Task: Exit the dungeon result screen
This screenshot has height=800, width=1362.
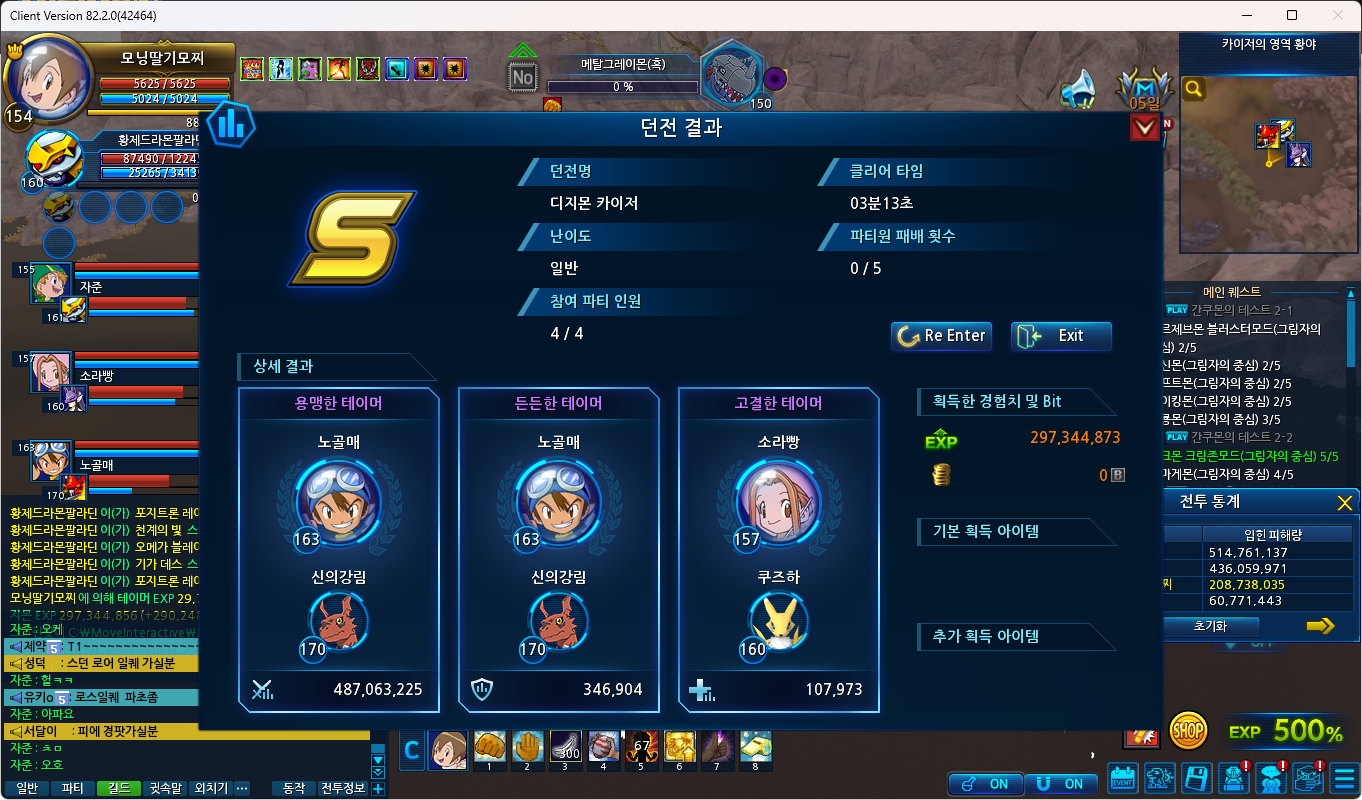Action: [x=1061, y=336]
